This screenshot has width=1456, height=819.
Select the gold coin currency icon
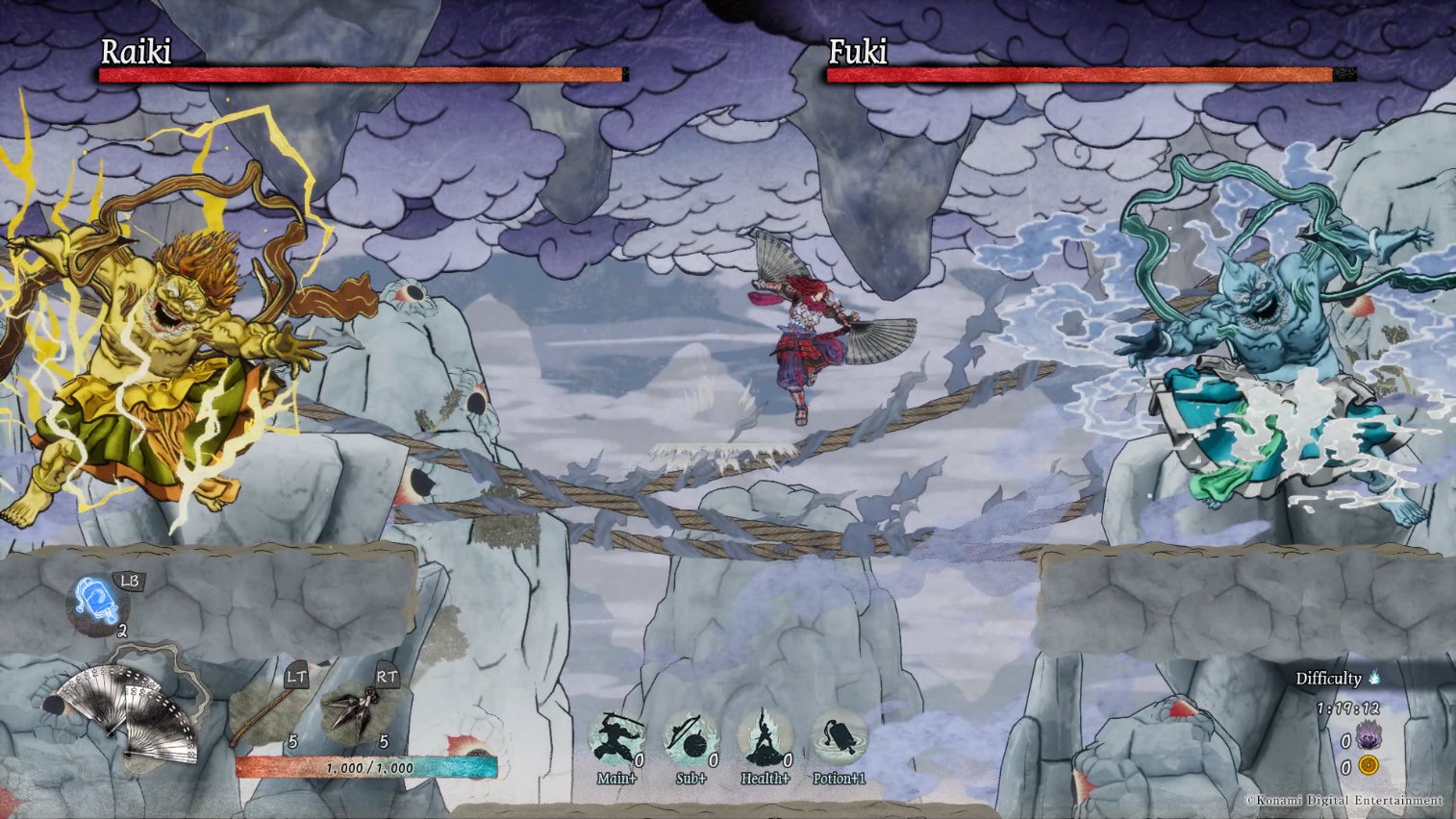[1368, 766]
